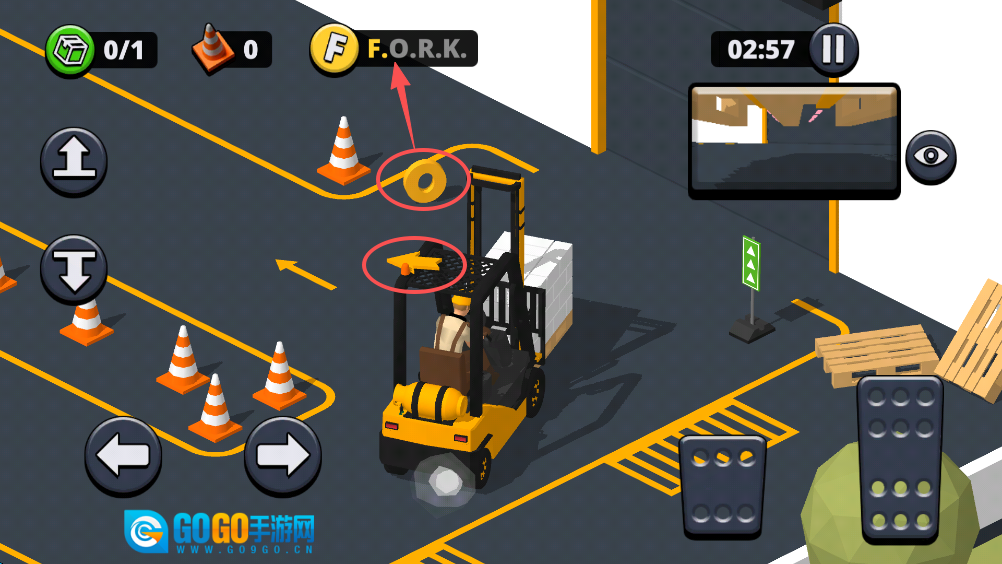The height and width of the screenshot is (564, 1002).
Task: Tap the gold F coin icon
Action: tap(334, 49)
